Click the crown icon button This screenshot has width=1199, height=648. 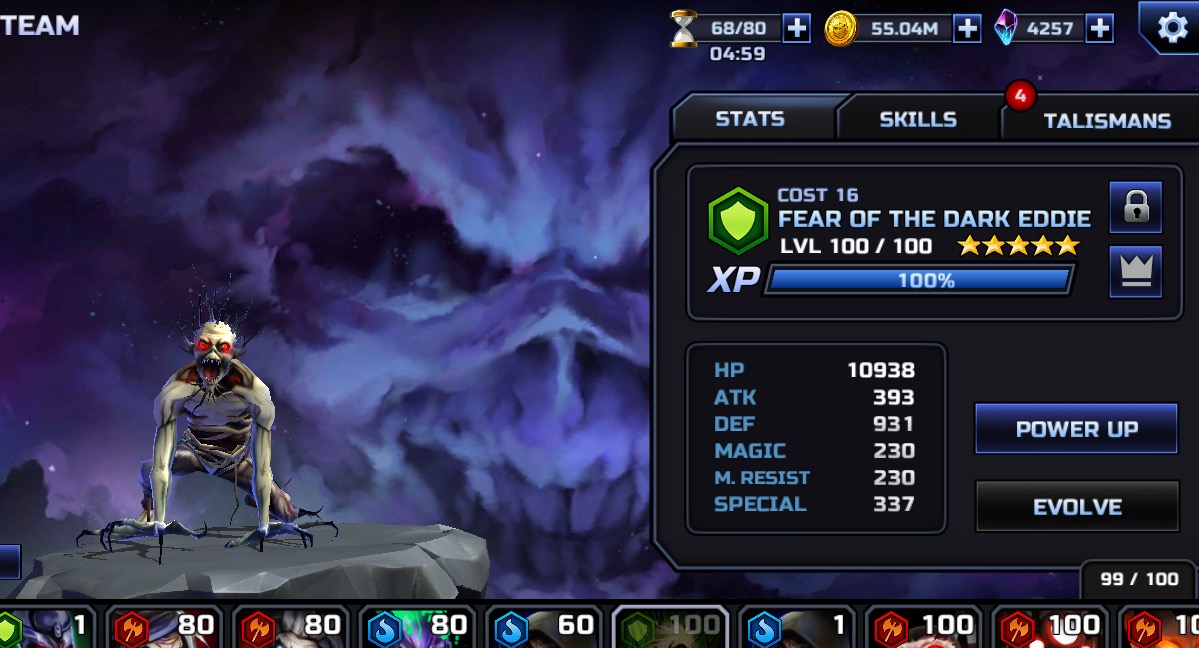tap(1135, 272)
